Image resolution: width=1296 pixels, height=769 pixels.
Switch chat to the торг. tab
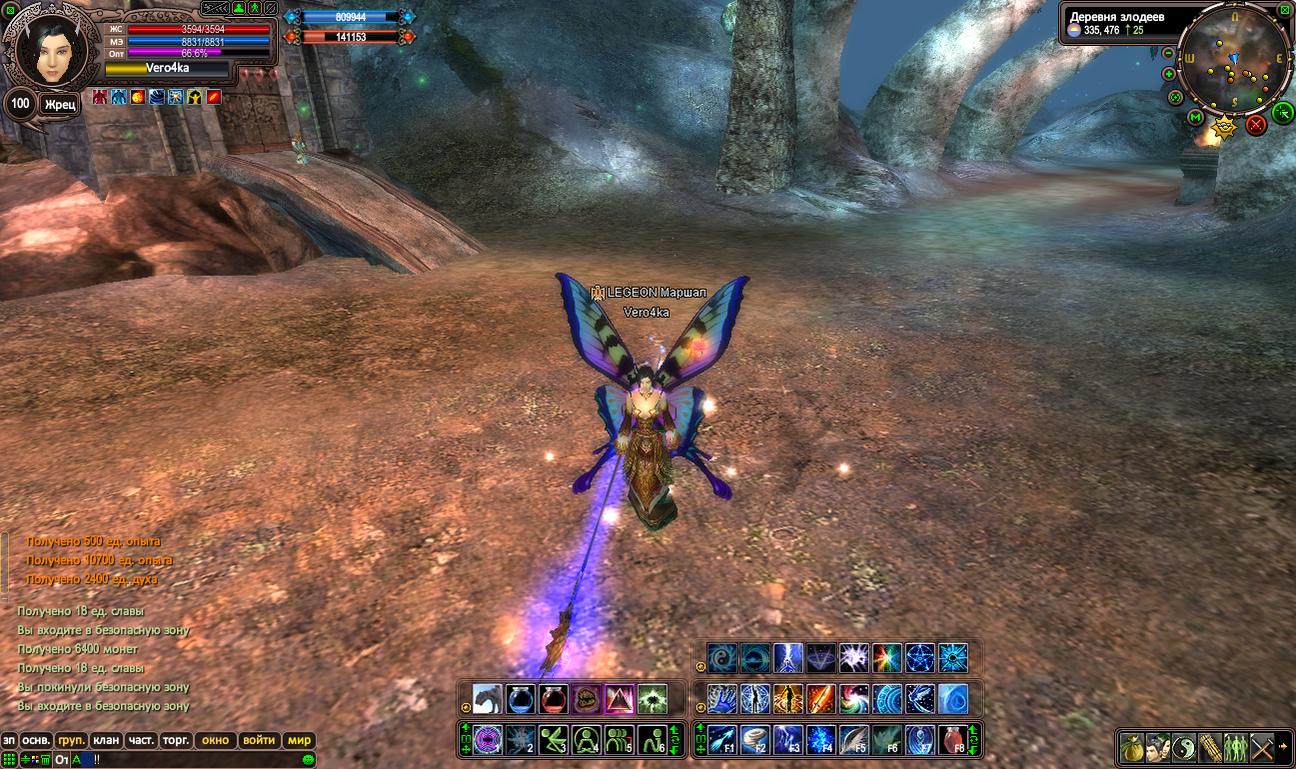177,741
